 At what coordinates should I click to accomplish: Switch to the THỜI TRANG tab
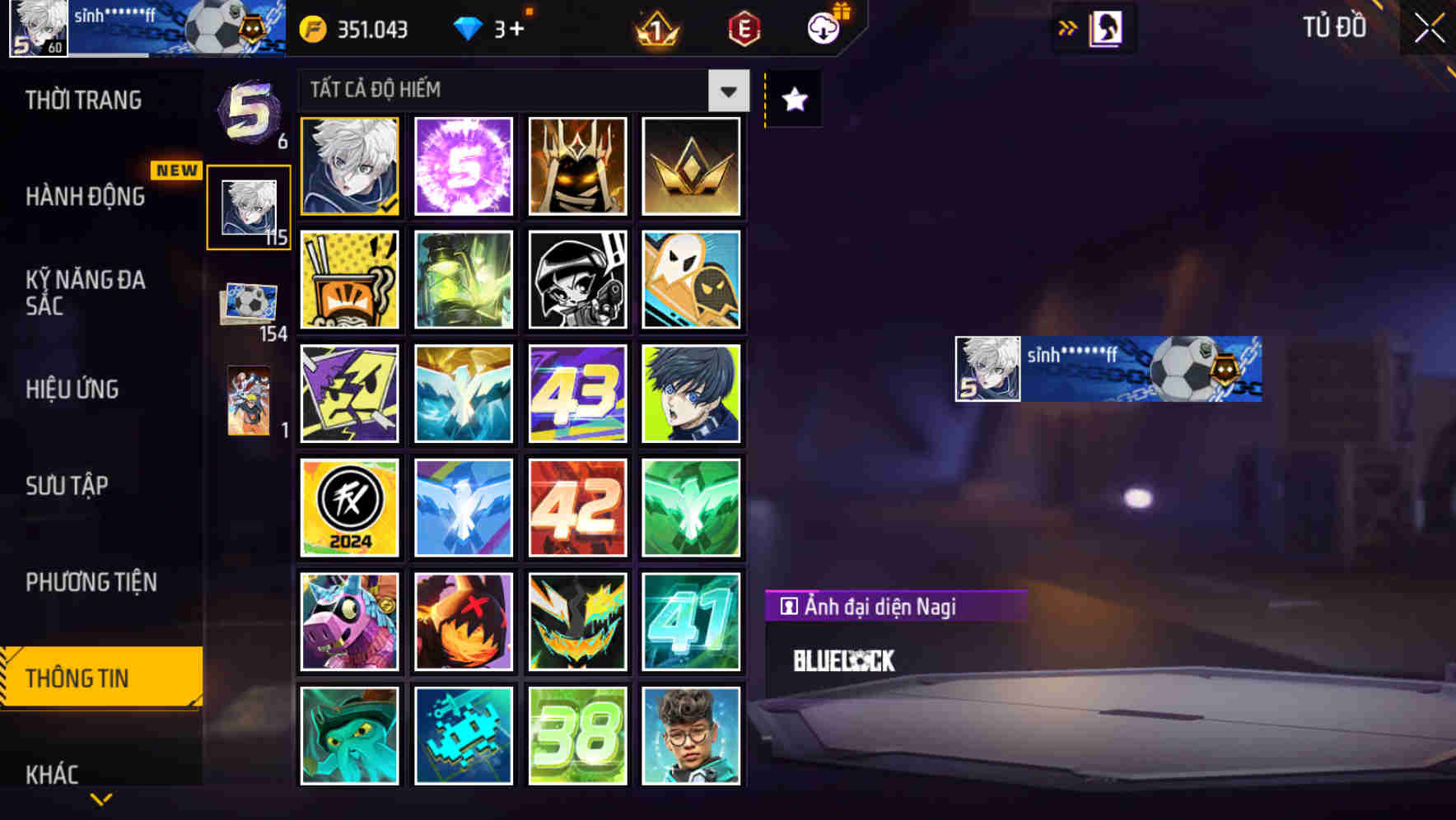click(x=82, y=100)
